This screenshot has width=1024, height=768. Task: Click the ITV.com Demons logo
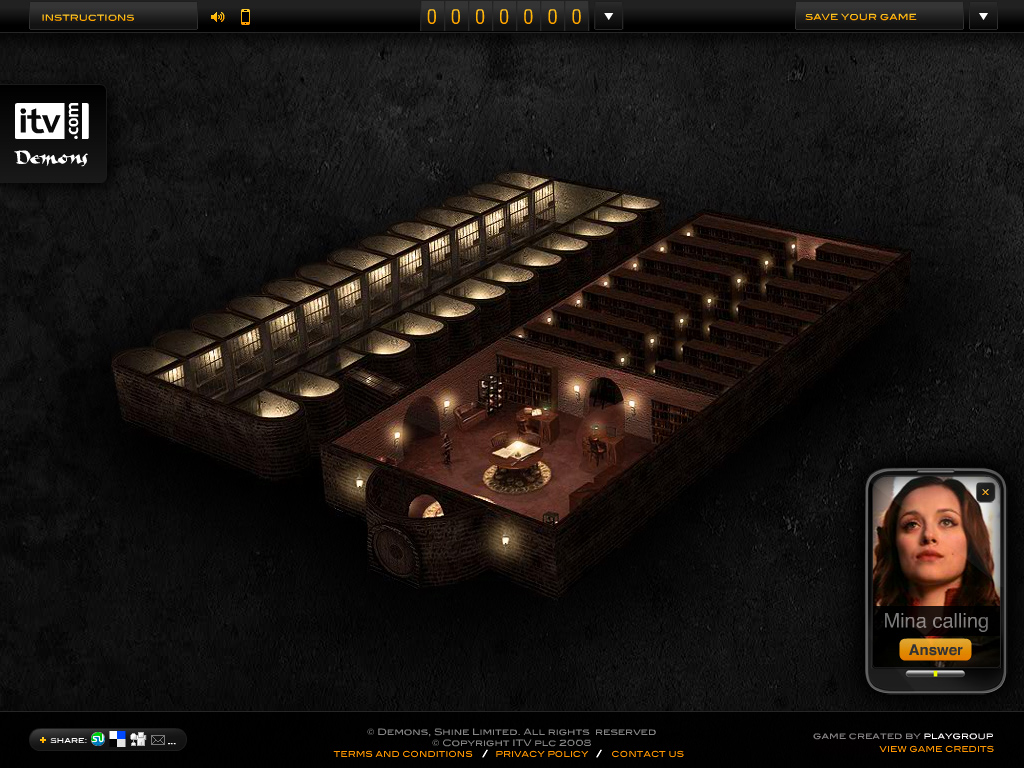click(52, 133)
